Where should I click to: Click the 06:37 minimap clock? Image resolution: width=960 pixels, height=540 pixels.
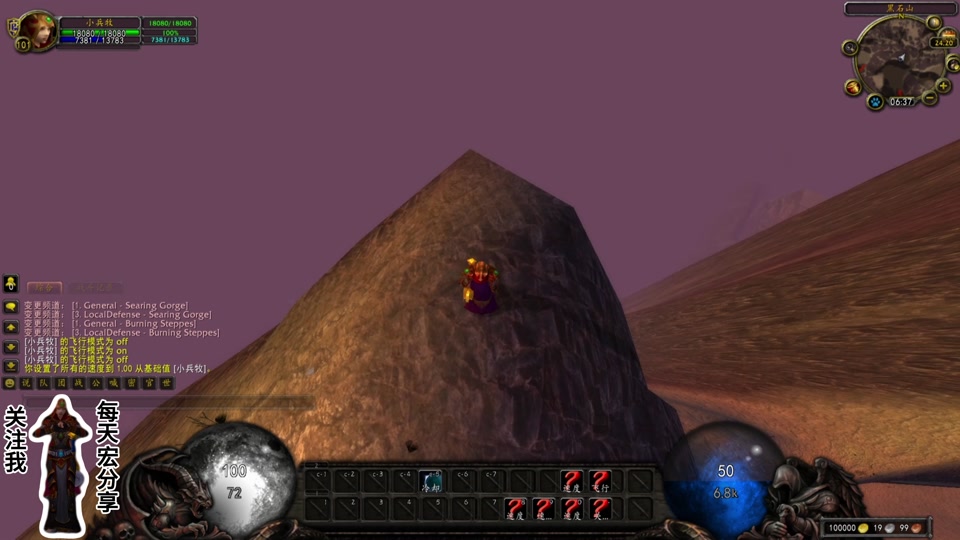(901, 102)
